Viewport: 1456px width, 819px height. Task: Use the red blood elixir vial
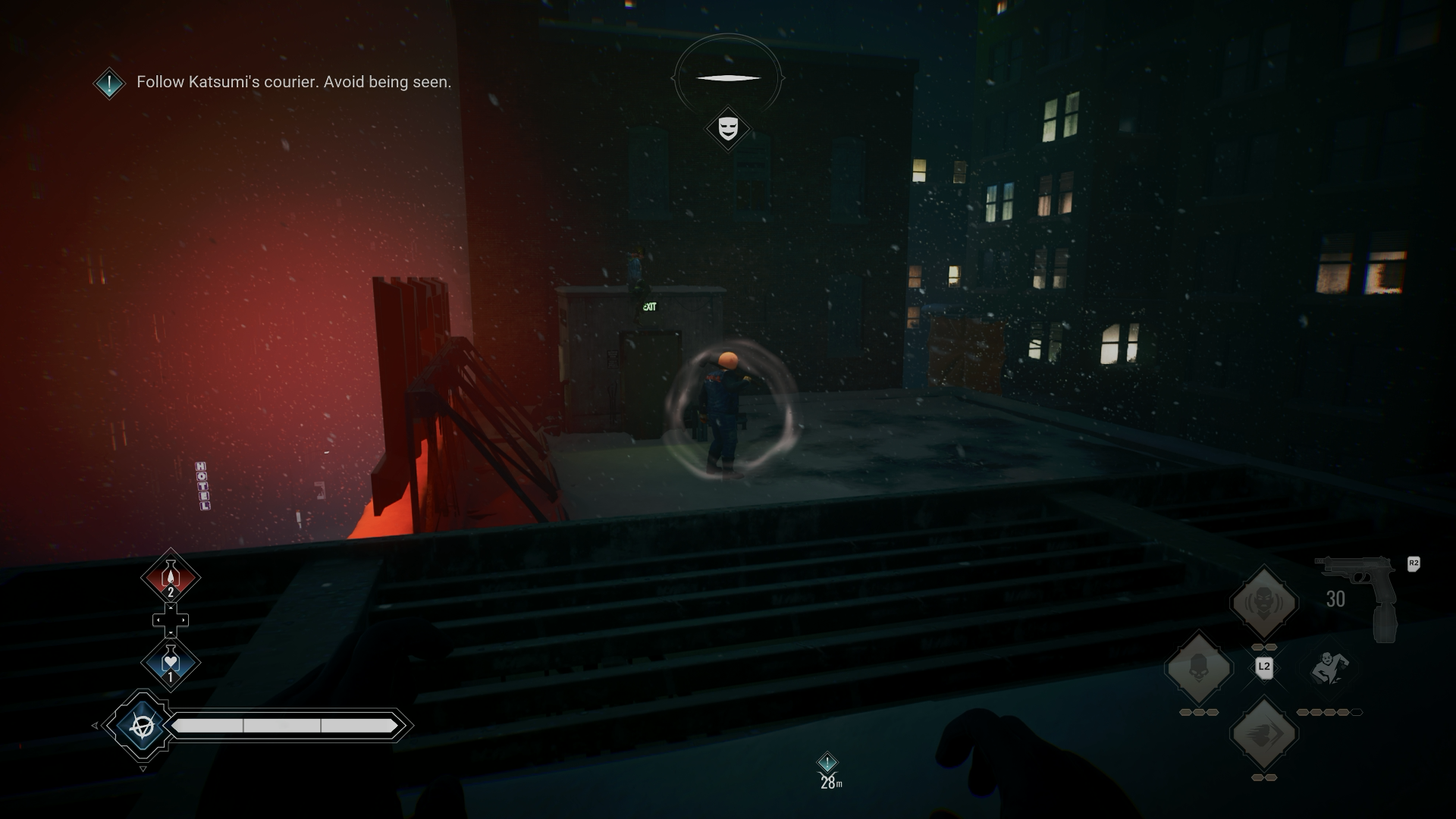click(171, 577)
